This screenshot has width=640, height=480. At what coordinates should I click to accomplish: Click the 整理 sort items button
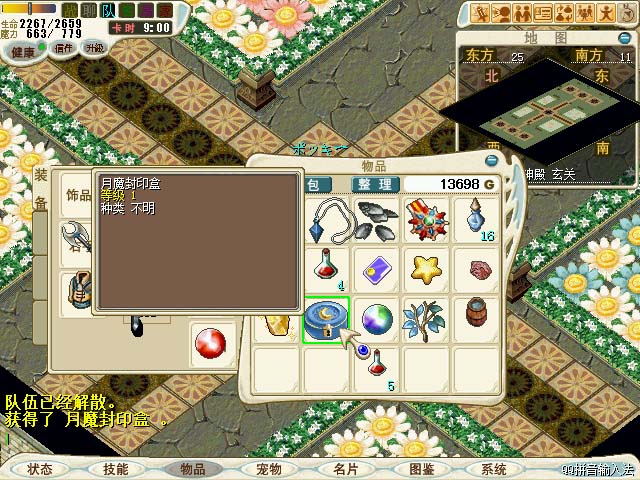[375, 184]
